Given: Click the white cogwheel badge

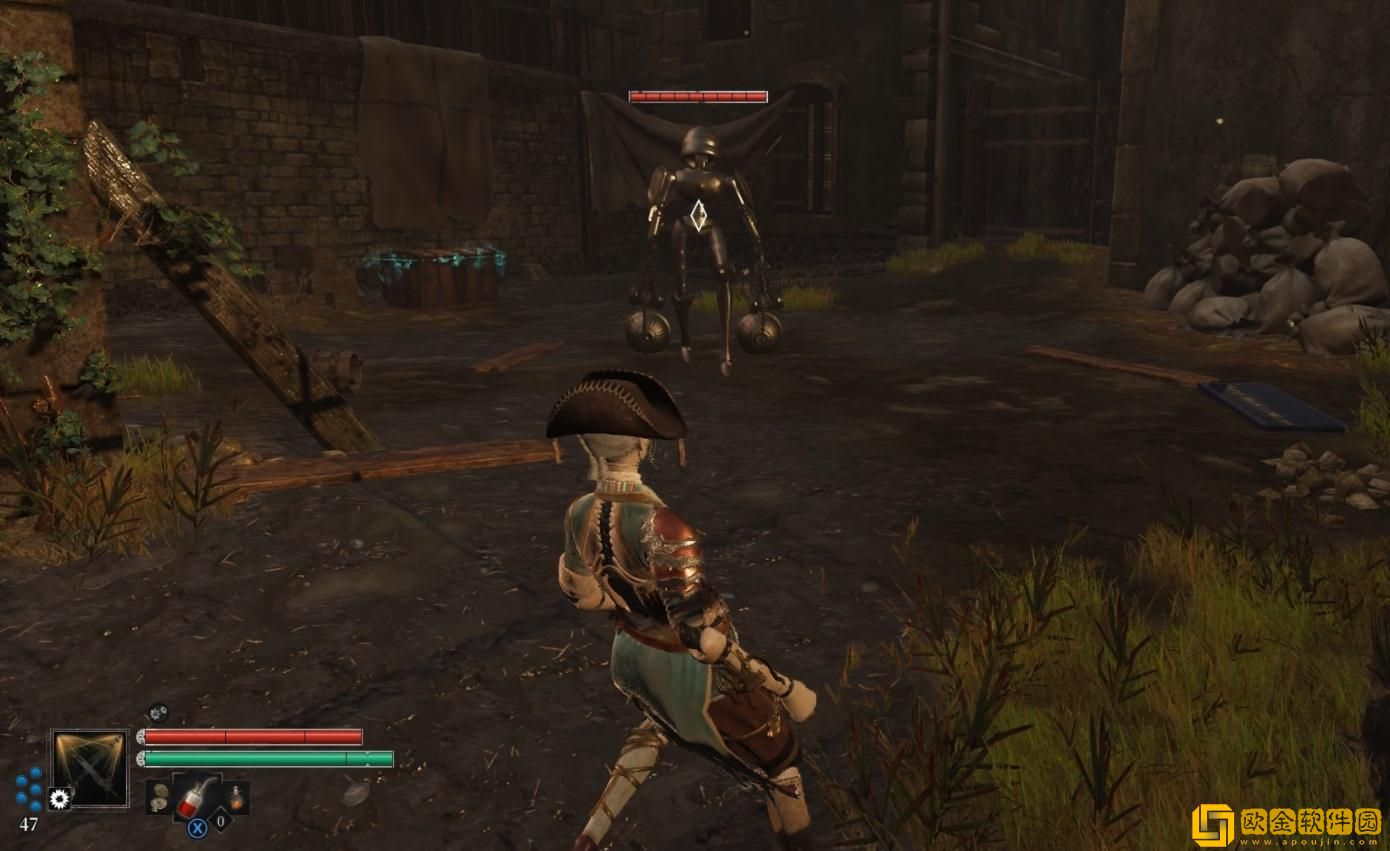Looking at the screenshot, I should coord(60,798).
